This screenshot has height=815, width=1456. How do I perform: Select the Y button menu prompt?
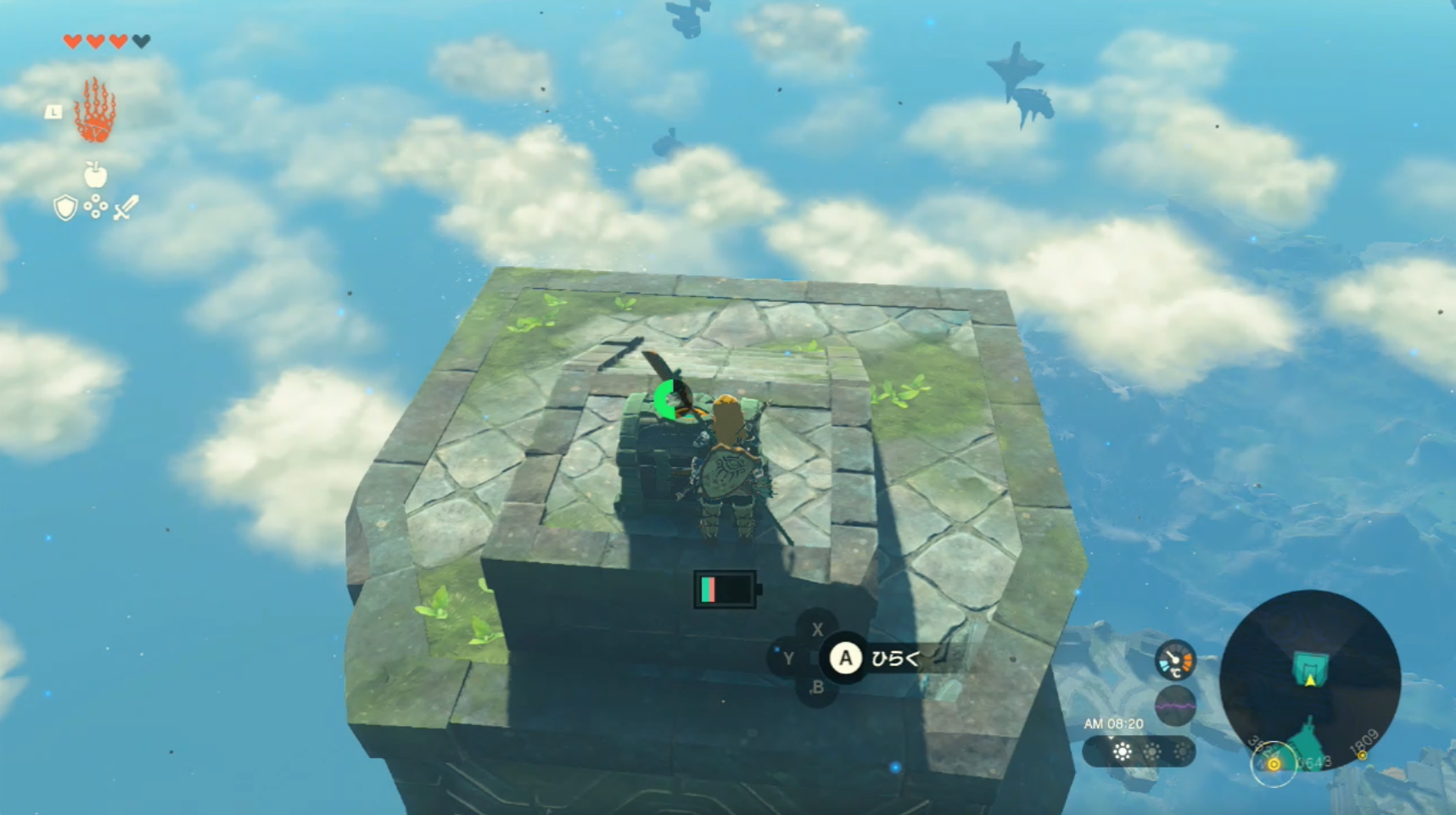[x=787, y=656]
